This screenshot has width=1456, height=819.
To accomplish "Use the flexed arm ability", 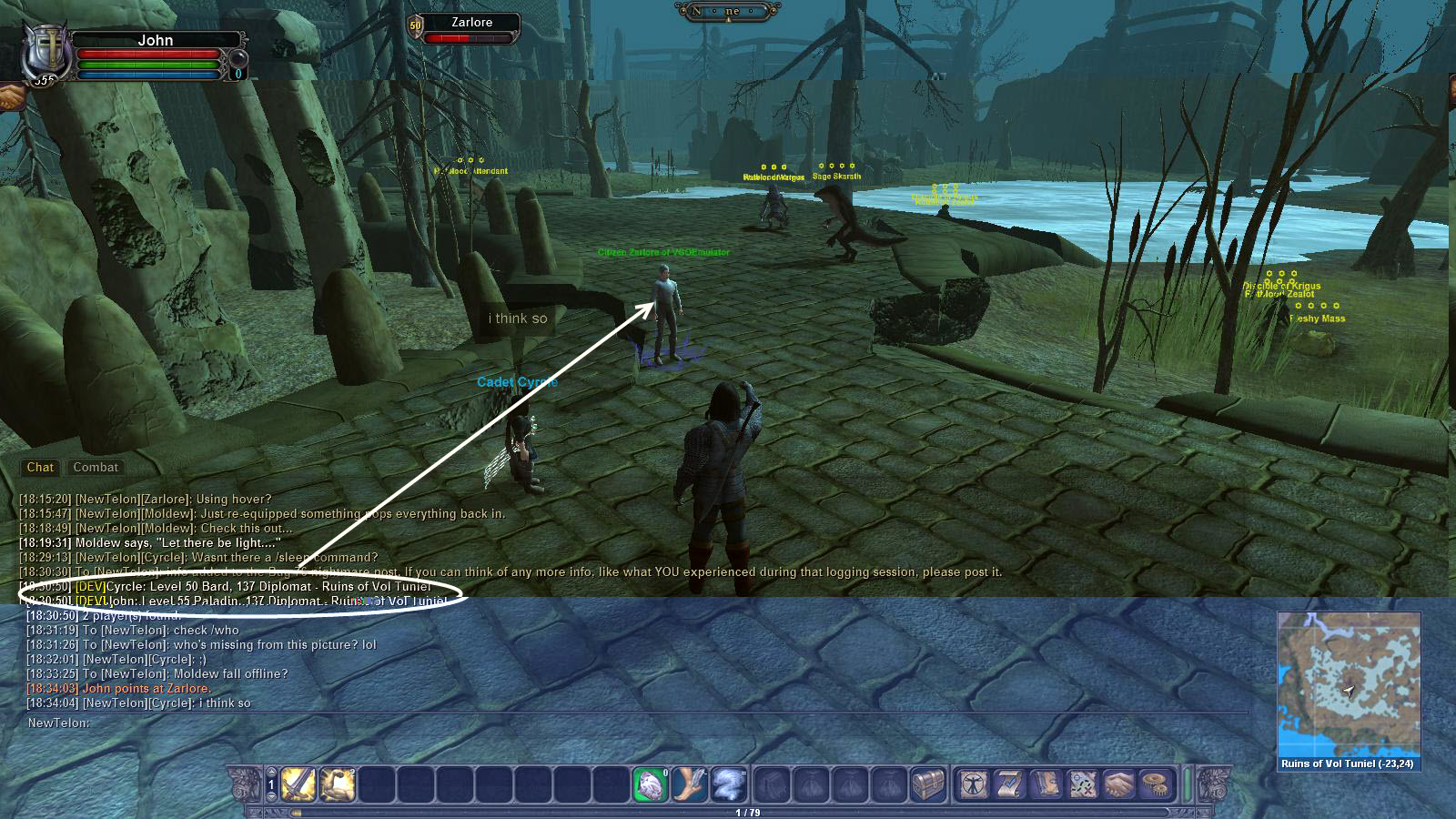I will click(337, 784).
